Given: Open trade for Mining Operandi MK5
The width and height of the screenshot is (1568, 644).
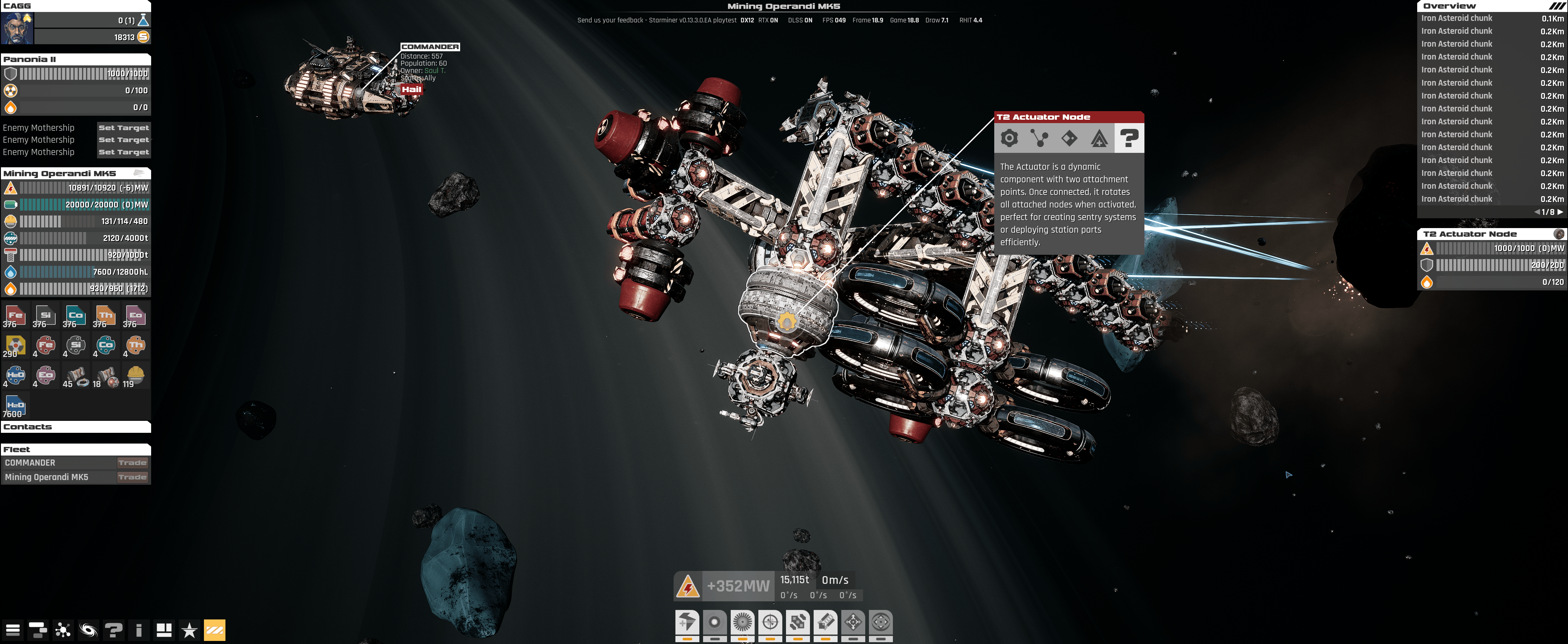Looking at the screenshot, I should [132, 477].
